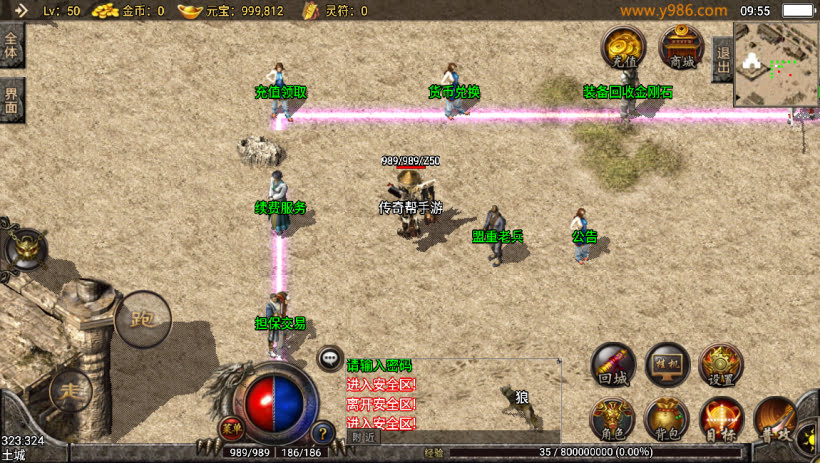The image size is (820, 463).
Task: Click the question mark help button
Action: [322, 433]
